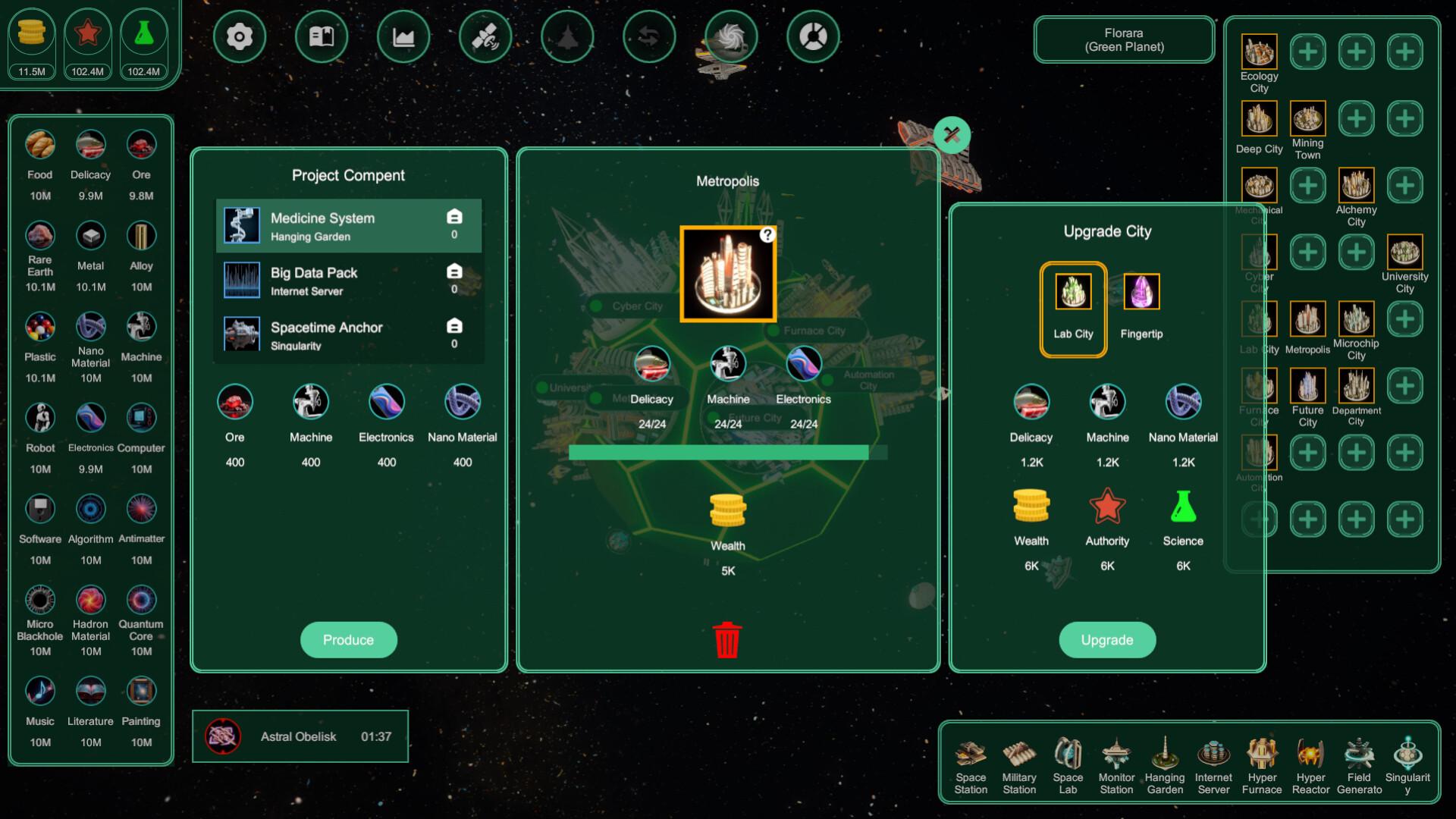Toggle the Metropolis building thumbnail
The width and height of the screenshot is (1456, 819).
(727, 271)
